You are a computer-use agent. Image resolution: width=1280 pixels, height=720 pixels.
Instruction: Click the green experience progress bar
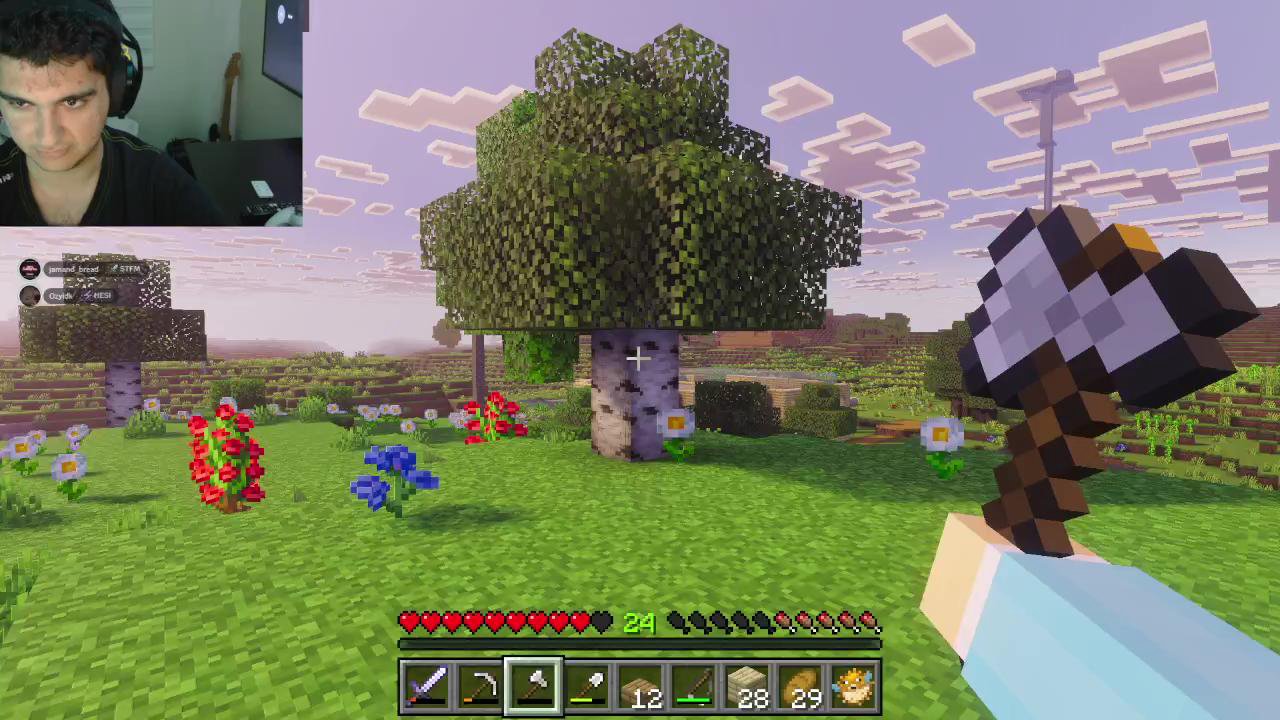point(640,643)
